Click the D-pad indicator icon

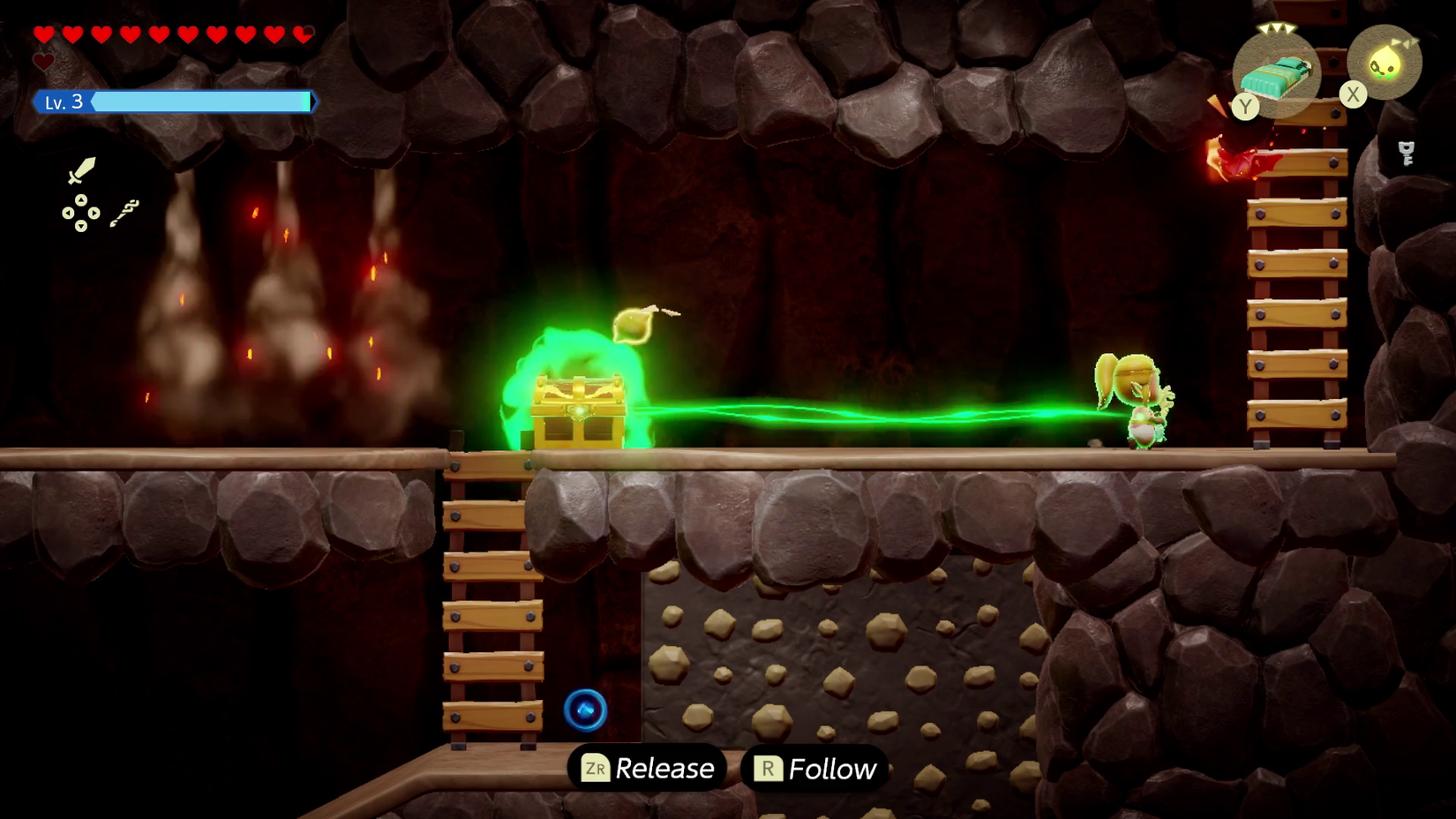(81, 213)
